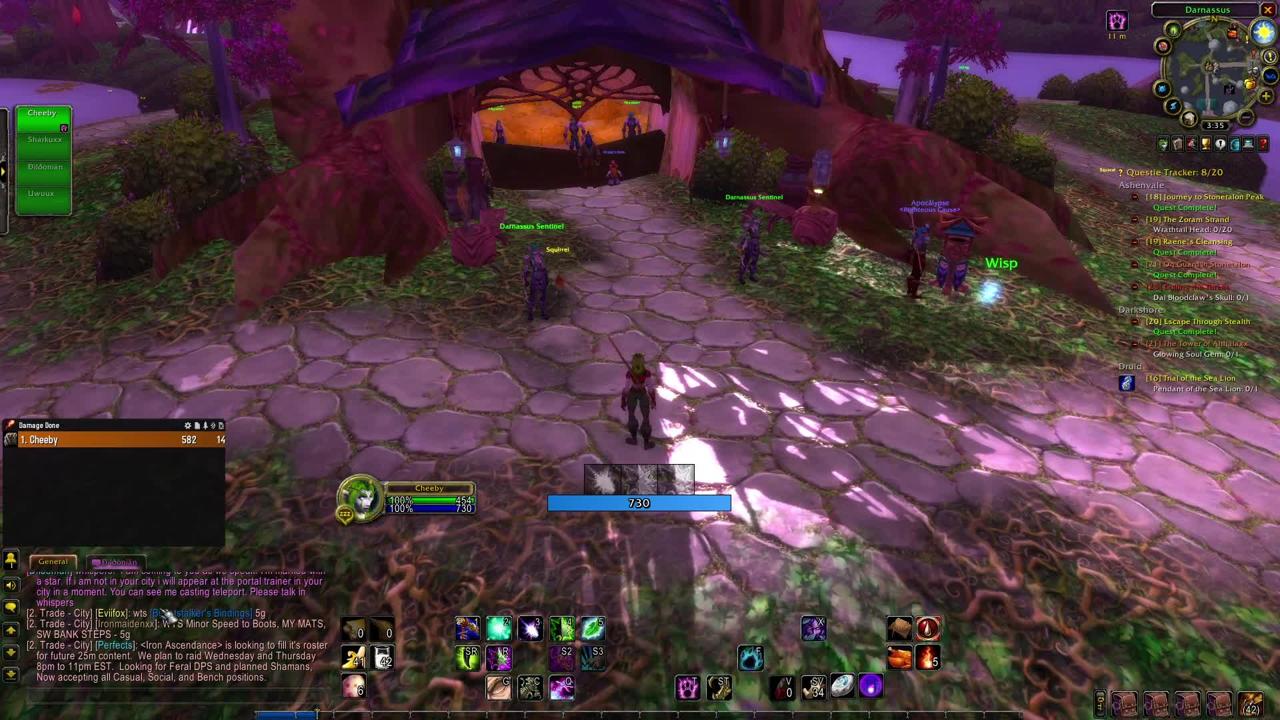Click the Cheeby player portrait
The image size is (1280, 720).
[x=360, y=497]
